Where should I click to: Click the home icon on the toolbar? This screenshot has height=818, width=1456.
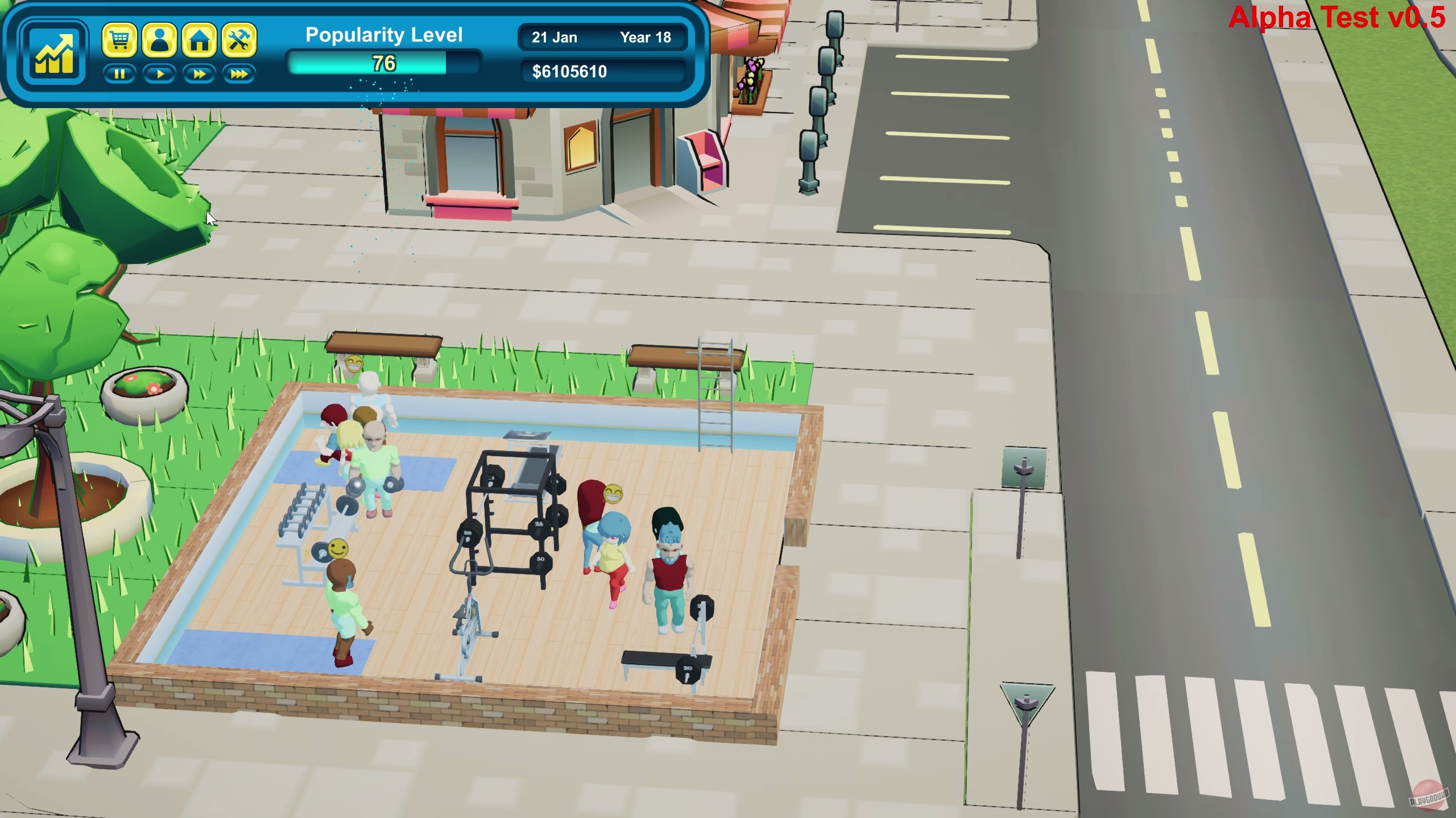[x=200, y=41]
